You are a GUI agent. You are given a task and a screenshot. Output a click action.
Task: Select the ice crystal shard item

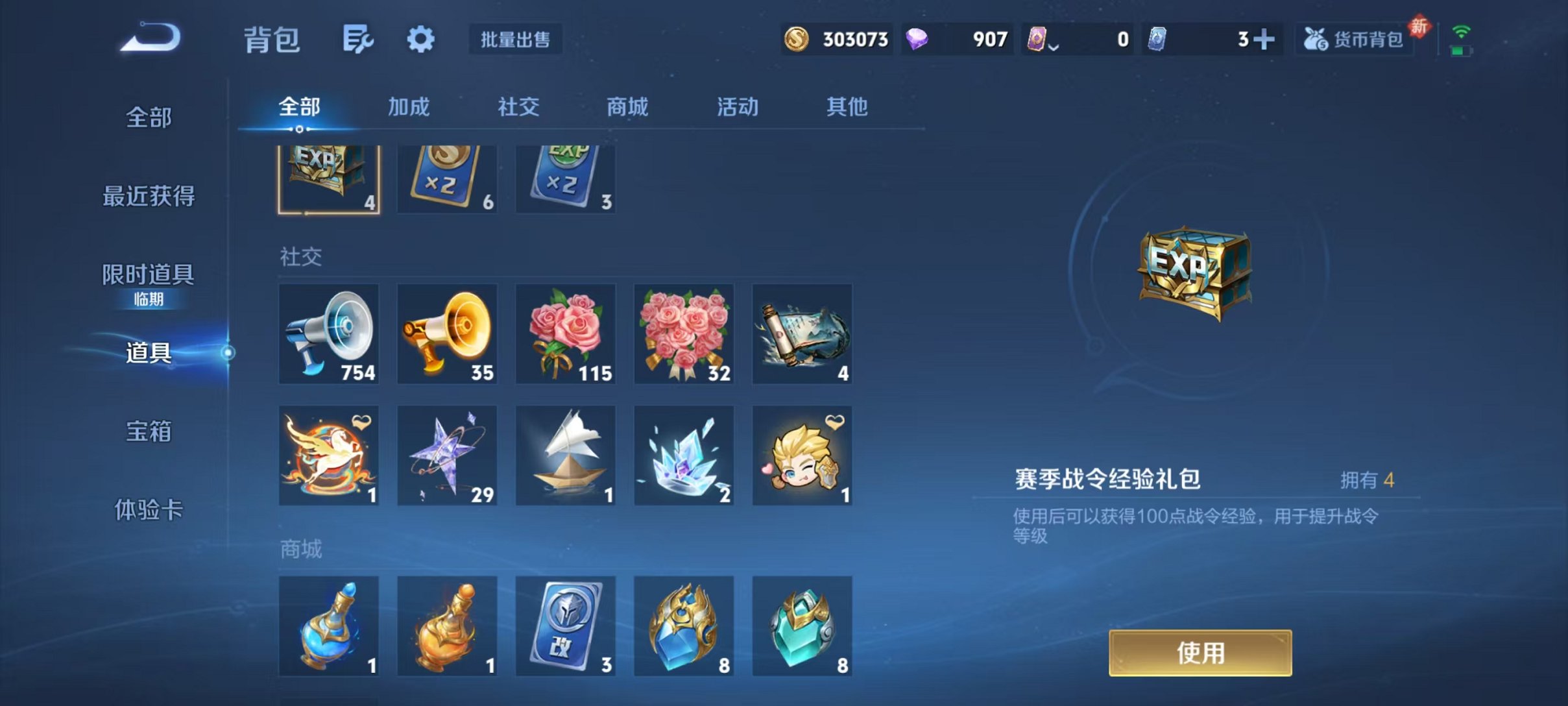pyautogui.click(x=683, y=455)
